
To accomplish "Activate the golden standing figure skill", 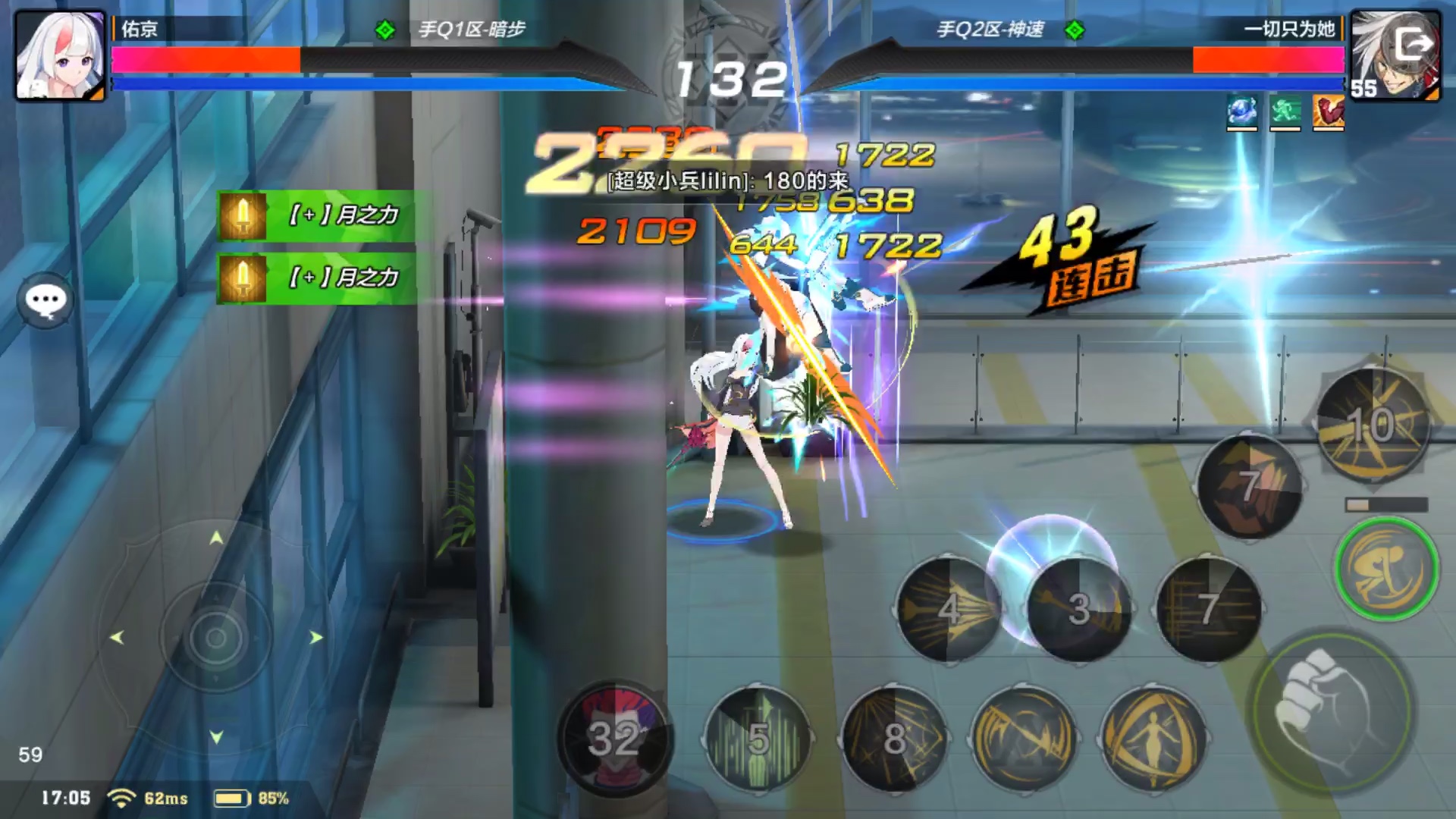I will [x=1153, y=738].
